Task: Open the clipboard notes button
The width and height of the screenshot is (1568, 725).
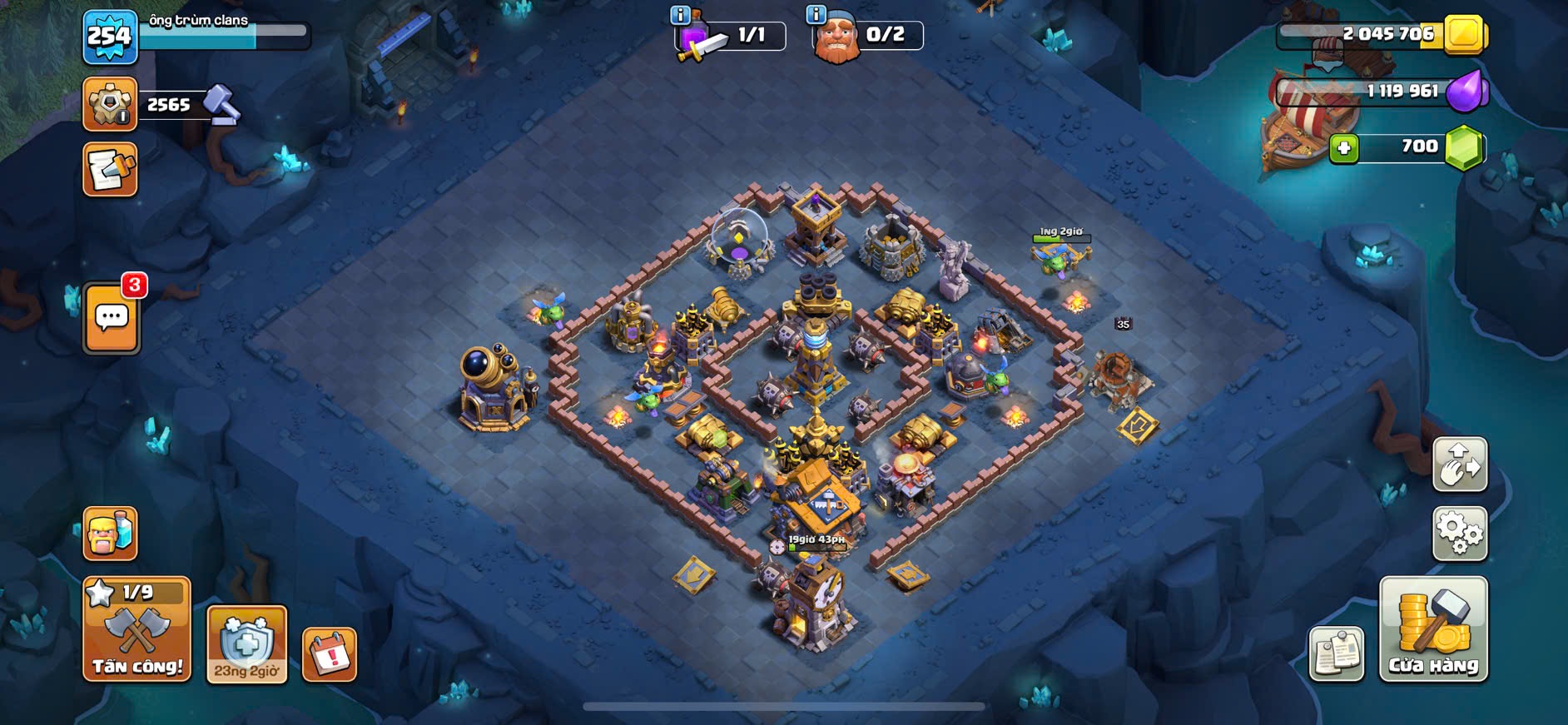Action: (1336, 654)
